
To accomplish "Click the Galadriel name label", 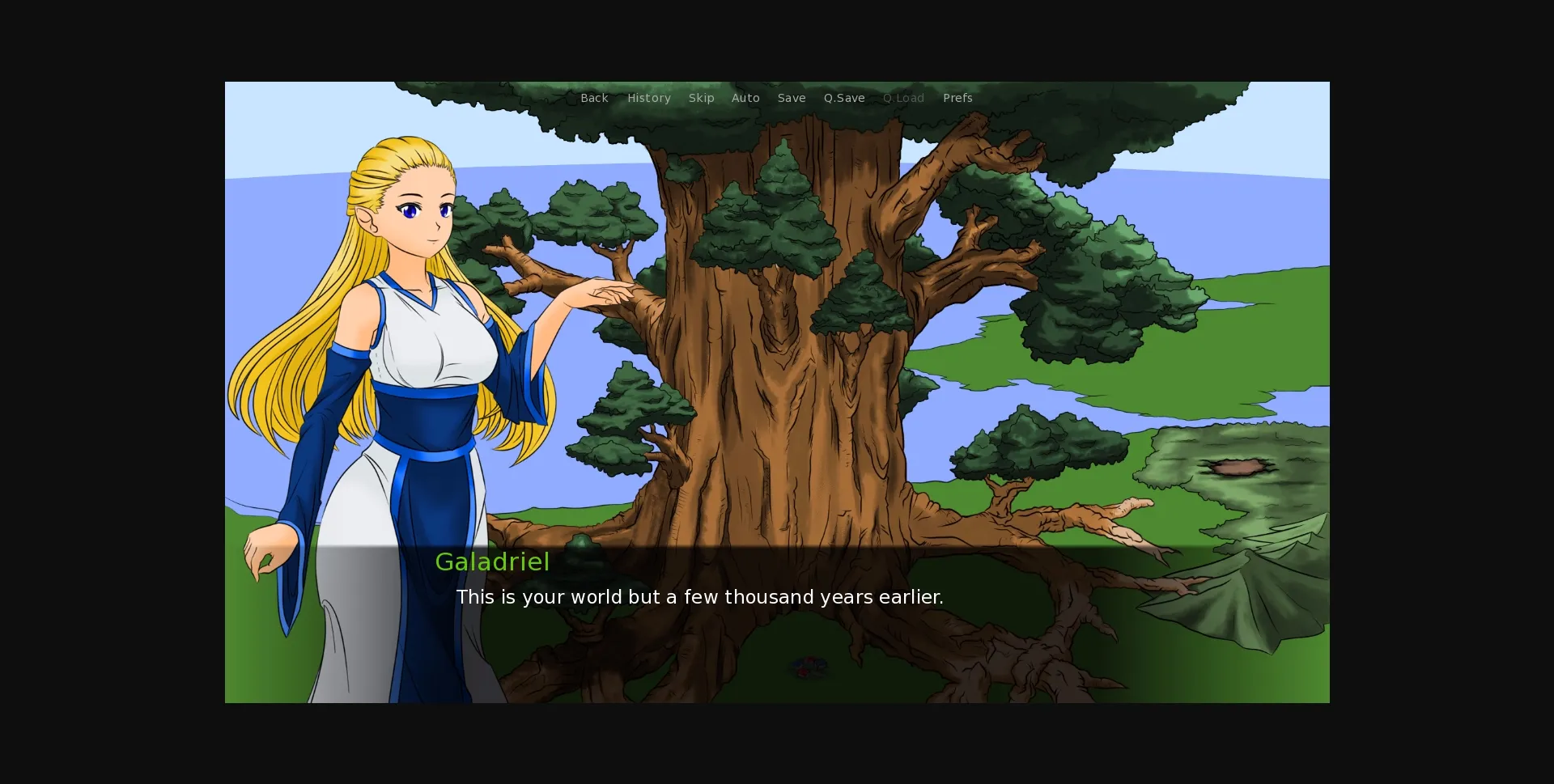I will [492, 562].
